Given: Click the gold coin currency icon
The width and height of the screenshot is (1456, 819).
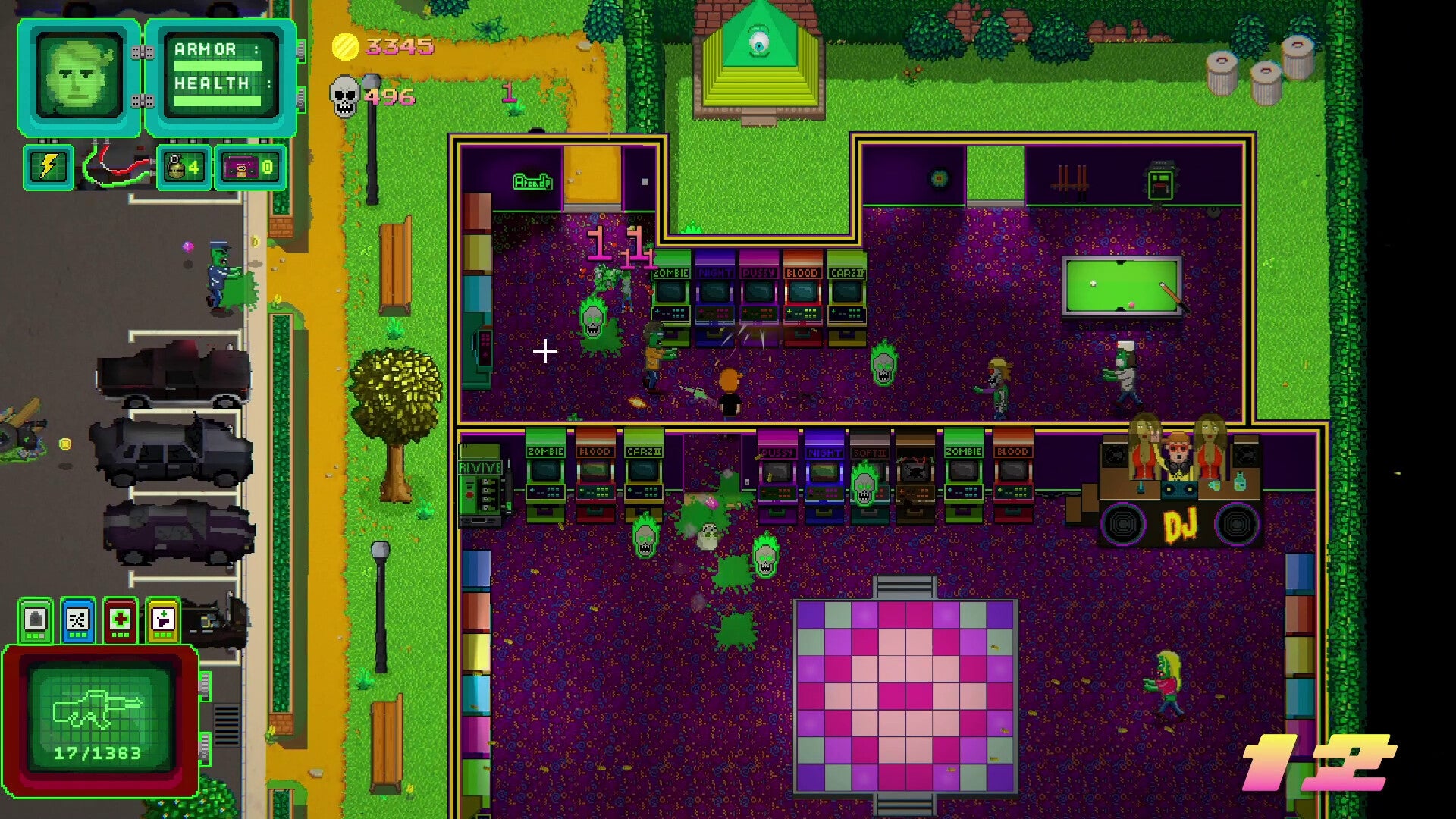Looking at the screenshot, I should [344, 48].
